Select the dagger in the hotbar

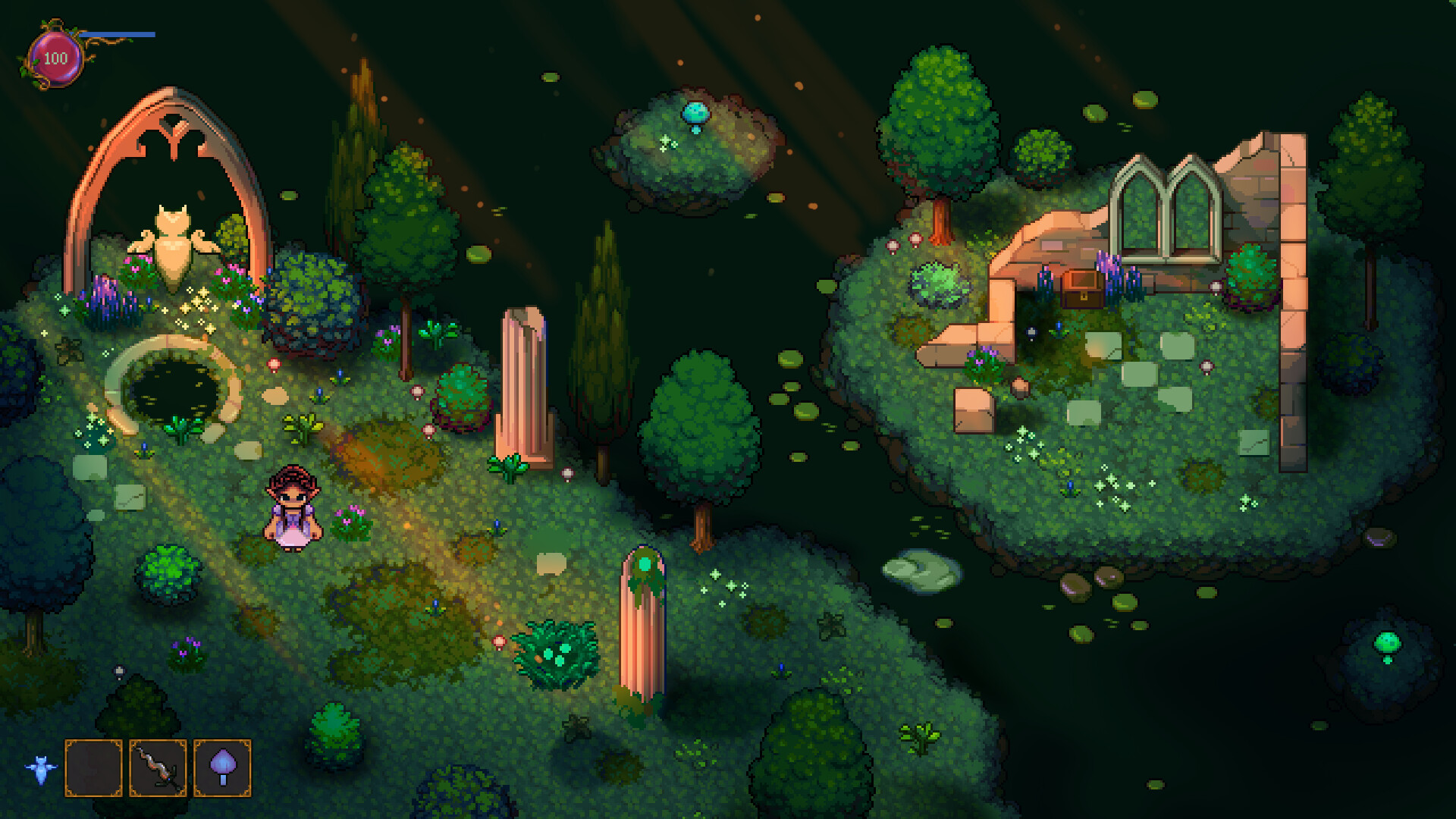155,767
